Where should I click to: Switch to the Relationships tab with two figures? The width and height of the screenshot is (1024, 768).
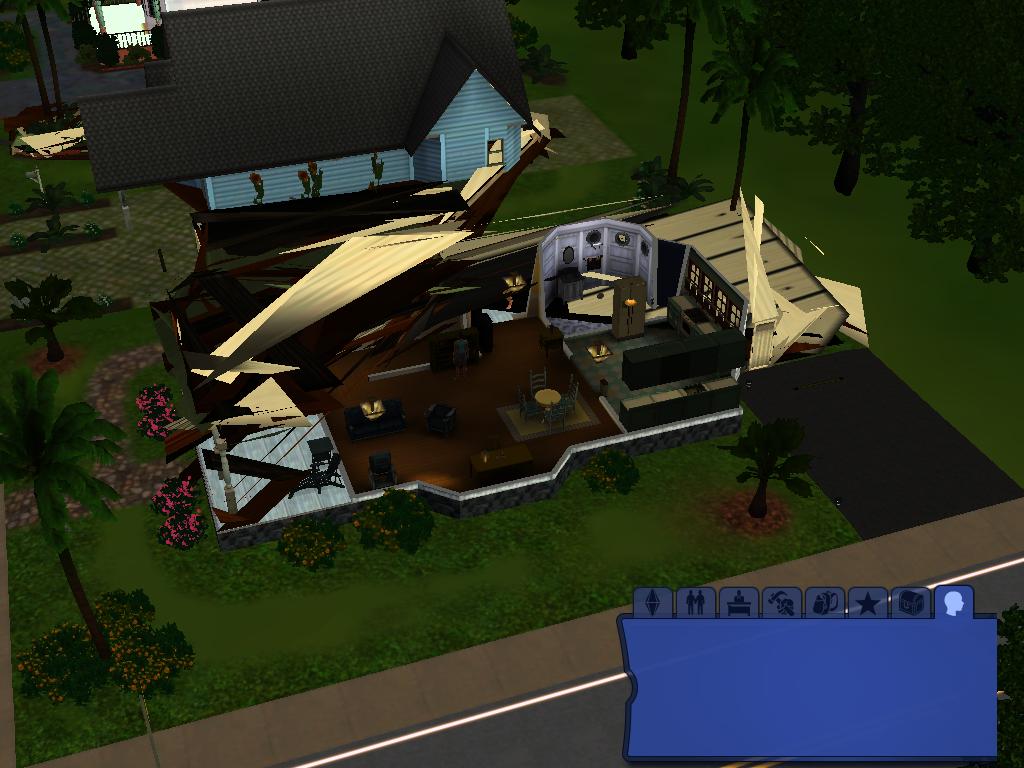coord(696,603)
